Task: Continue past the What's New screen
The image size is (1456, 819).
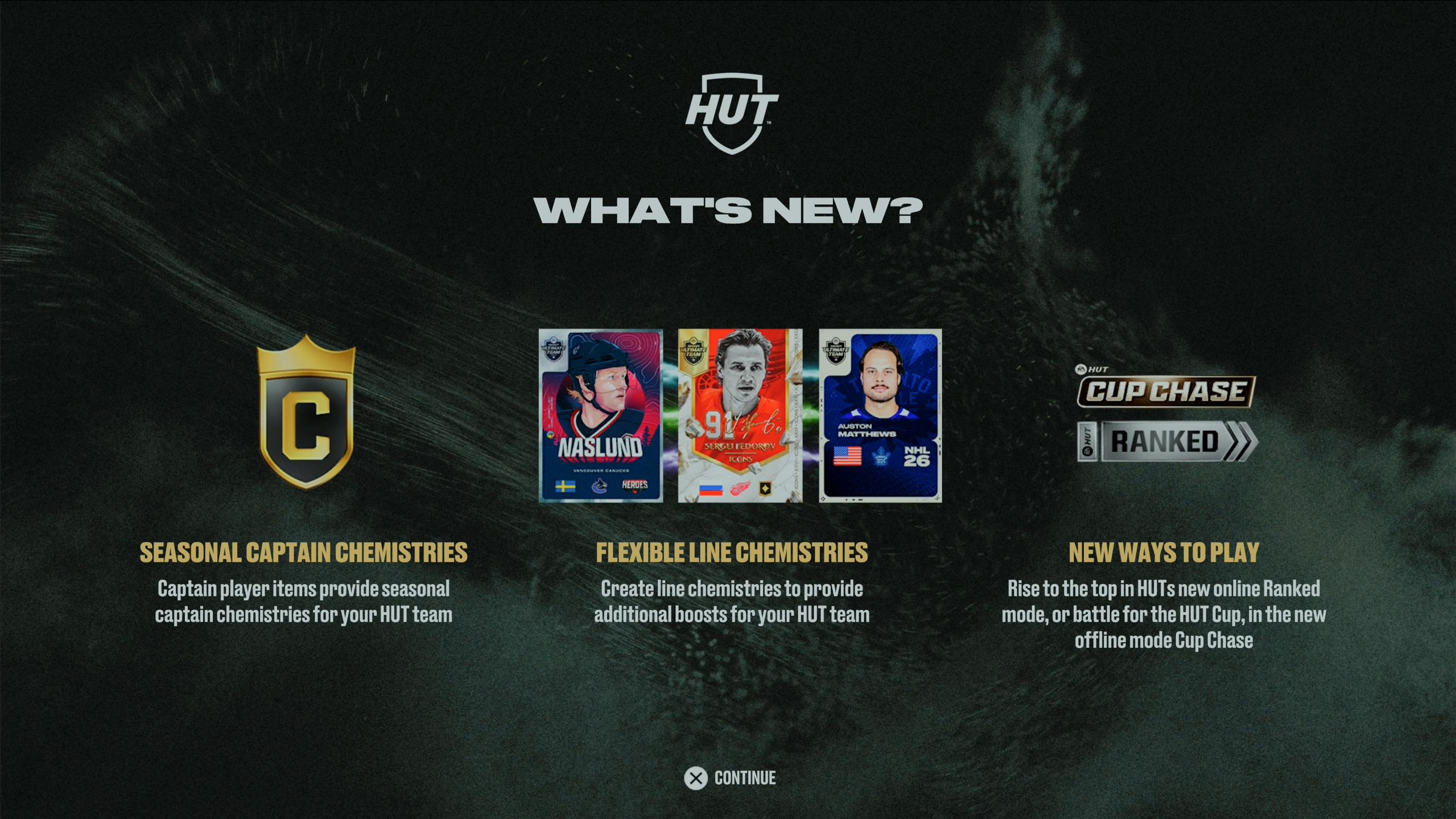Action: (x=730, y=778)
